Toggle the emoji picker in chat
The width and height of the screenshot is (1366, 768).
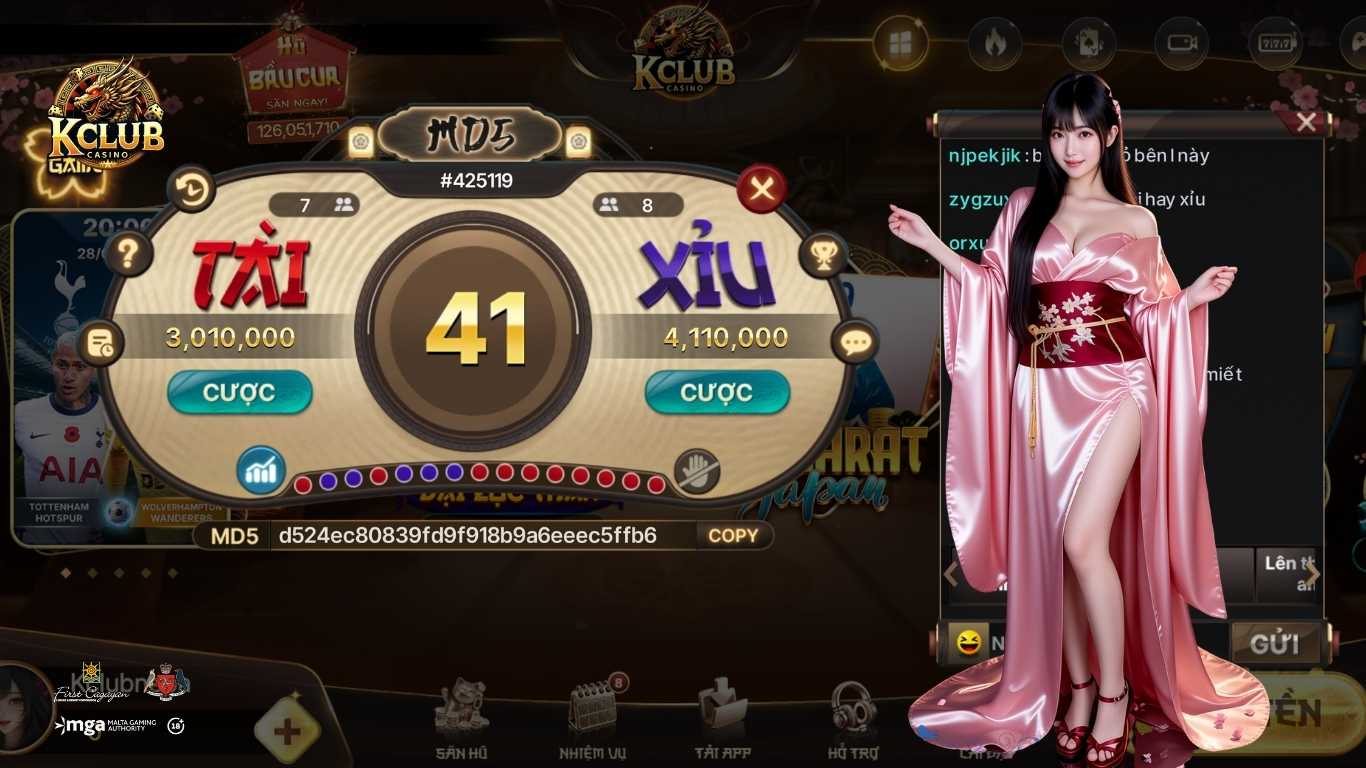(x=968, y=641)
